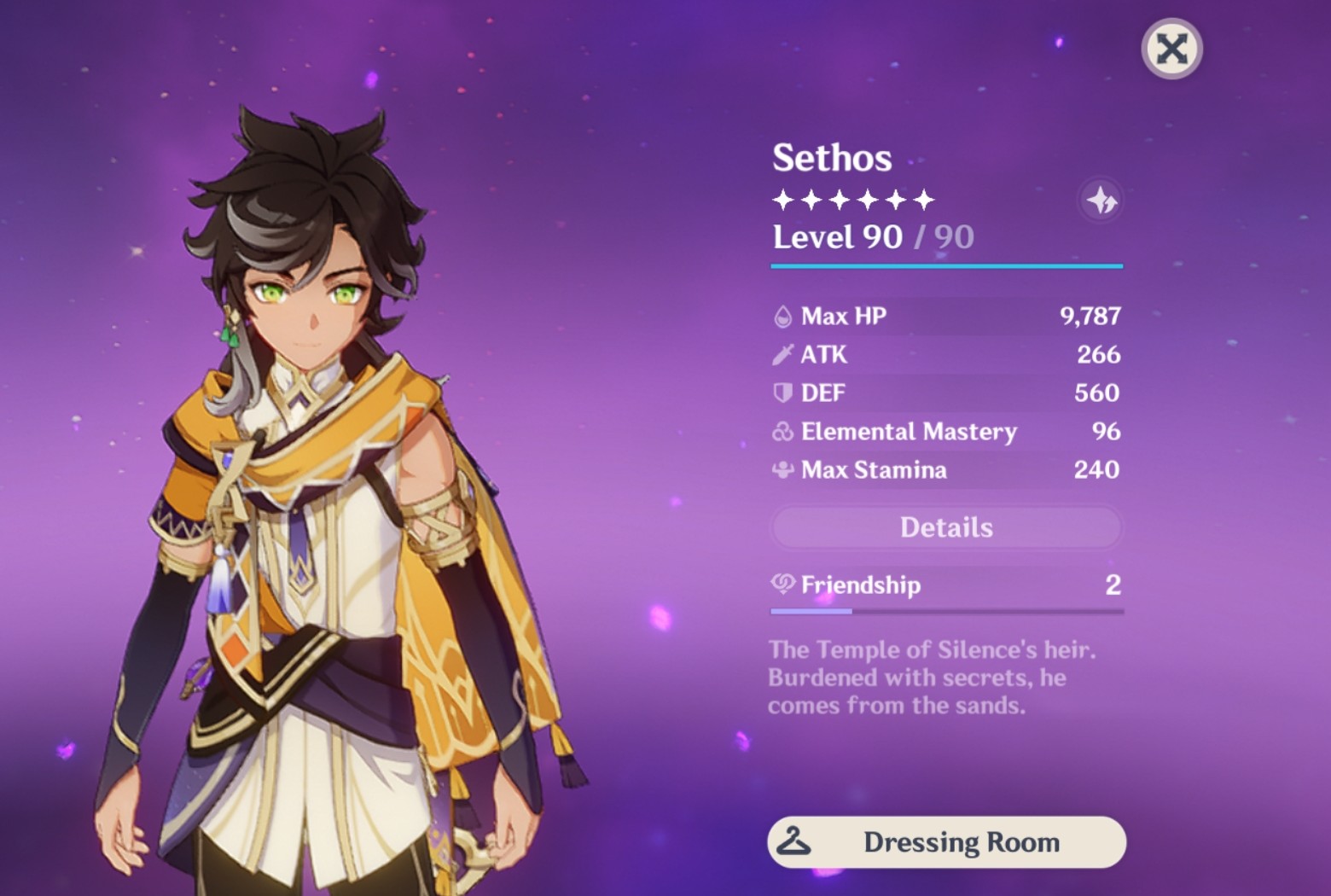The width and height of the screenshot is (1331, 896).
Task: Select the Level 90 text
Action: 839,237
